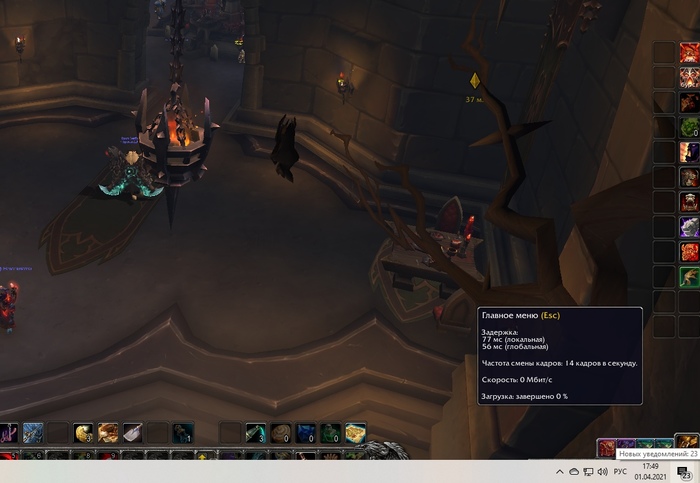The image size is (700, 483).
Task: Open the taskbar clock and calendar
Action: pos(651,471)
